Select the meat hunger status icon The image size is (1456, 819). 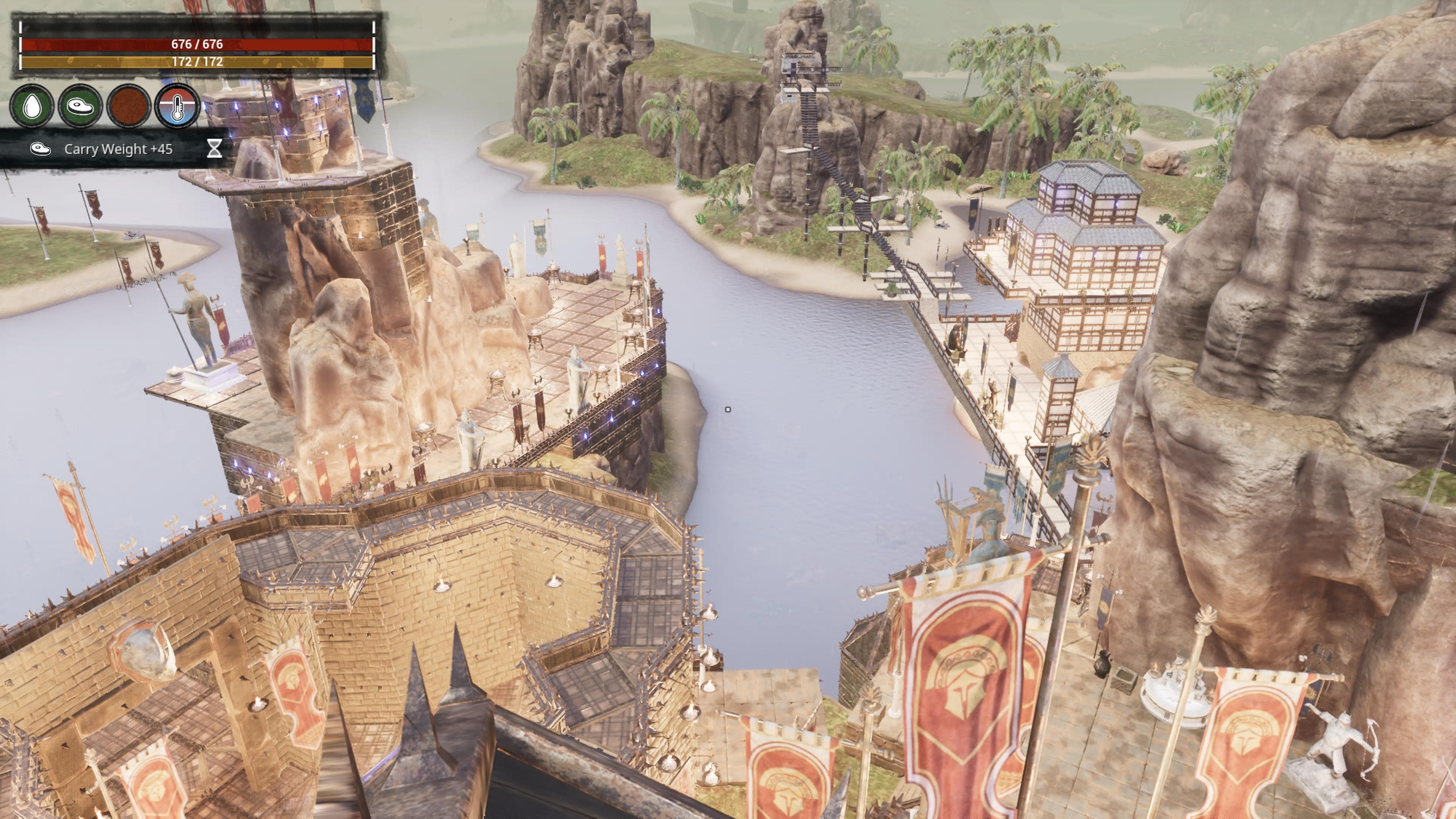click(x=80, y=106)
